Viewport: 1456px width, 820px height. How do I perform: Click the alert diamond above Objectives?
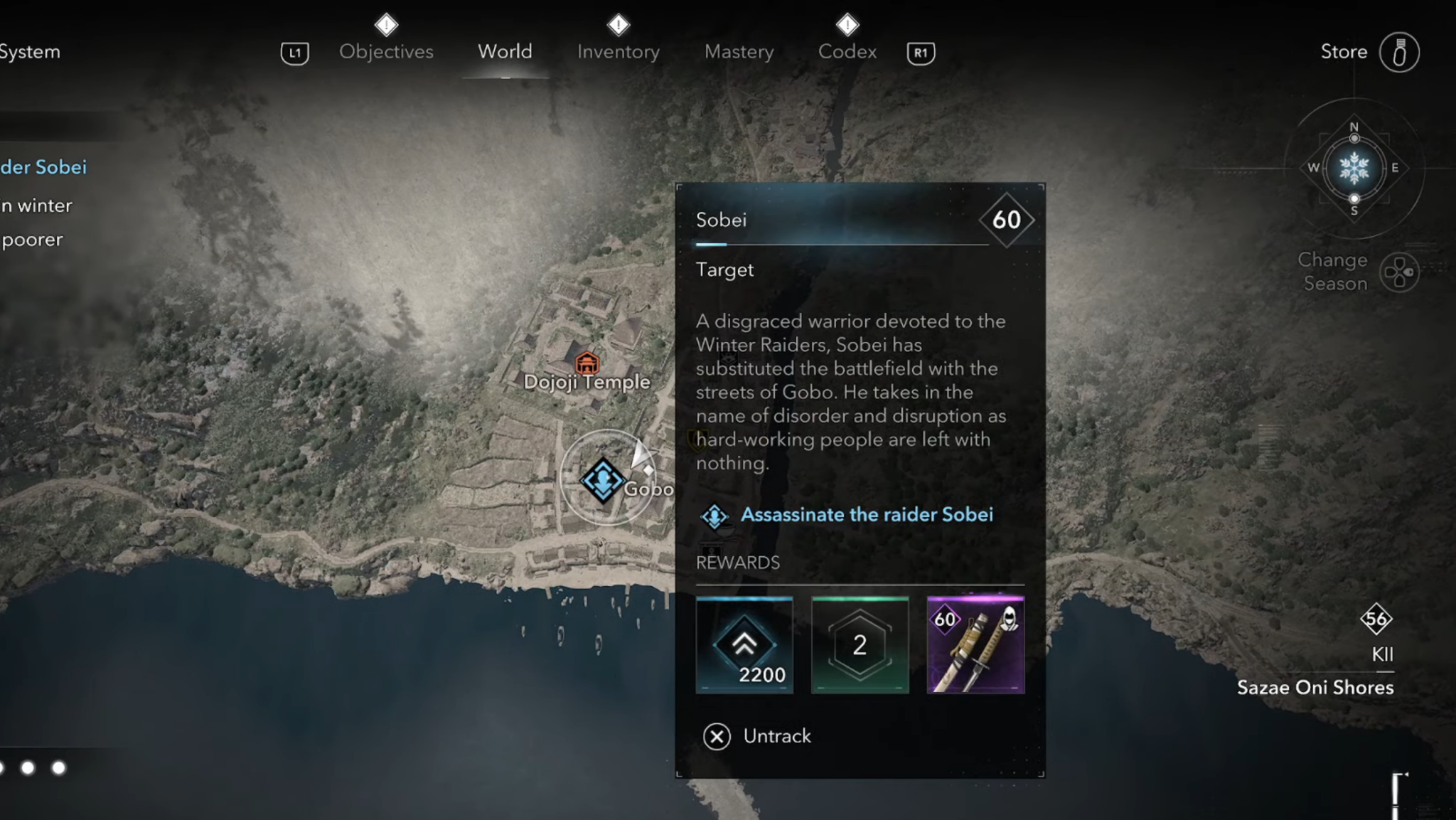(386, 23)
